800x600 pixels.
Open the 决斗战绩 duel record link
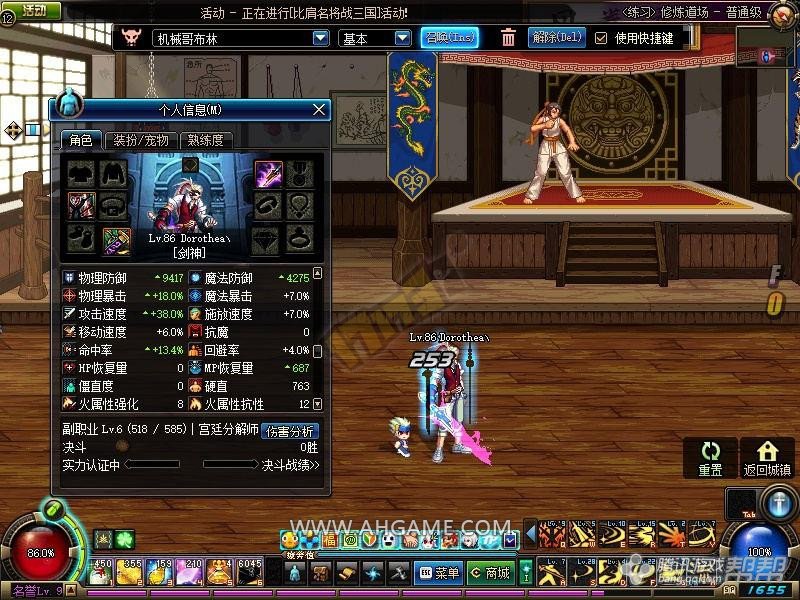tap(290, 465)
